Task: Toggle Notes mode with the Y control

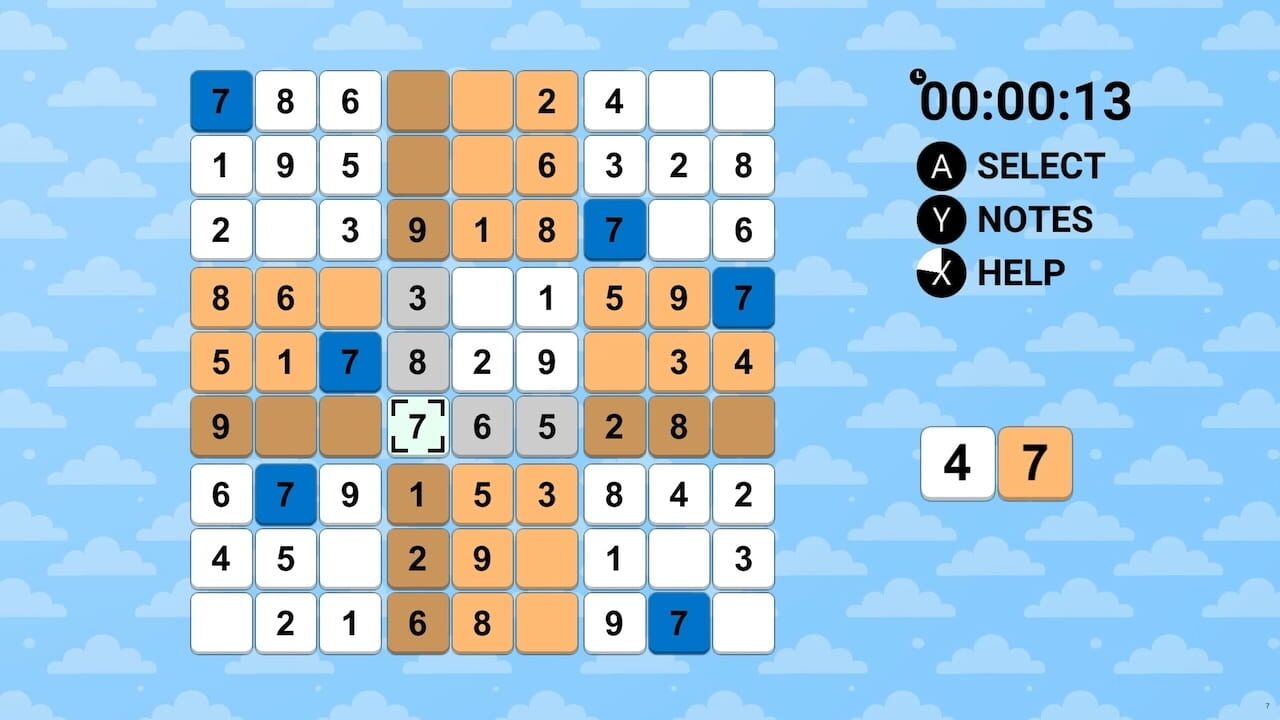Action: point(940,220)
